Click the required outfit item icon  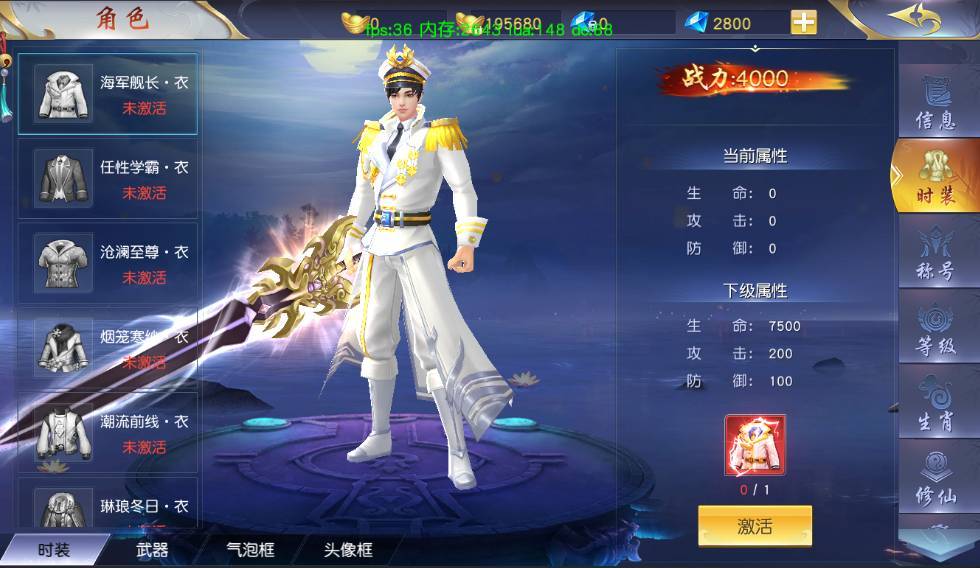755,445
